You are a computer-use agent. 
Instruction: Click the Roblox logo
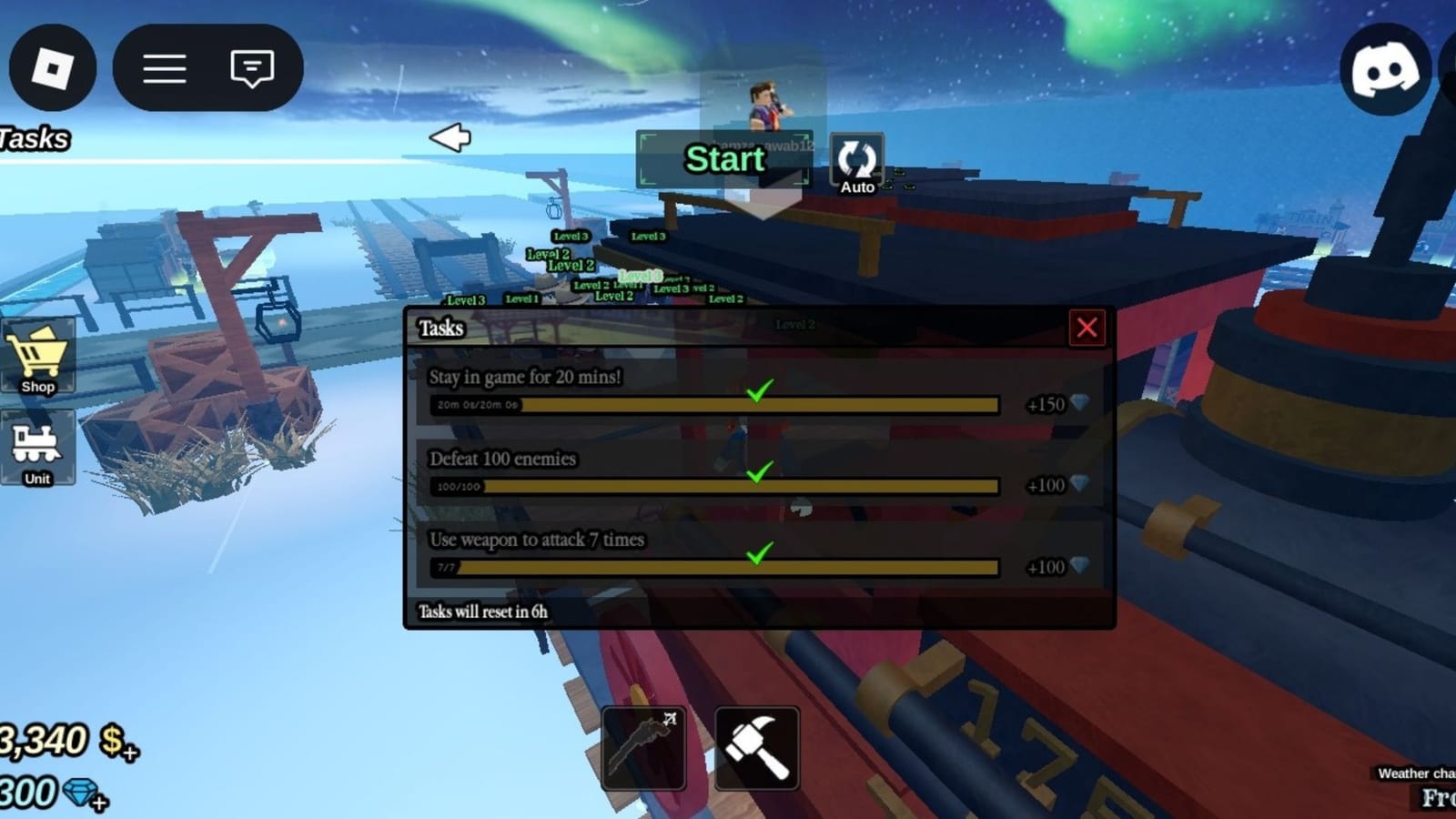[52, 67]
